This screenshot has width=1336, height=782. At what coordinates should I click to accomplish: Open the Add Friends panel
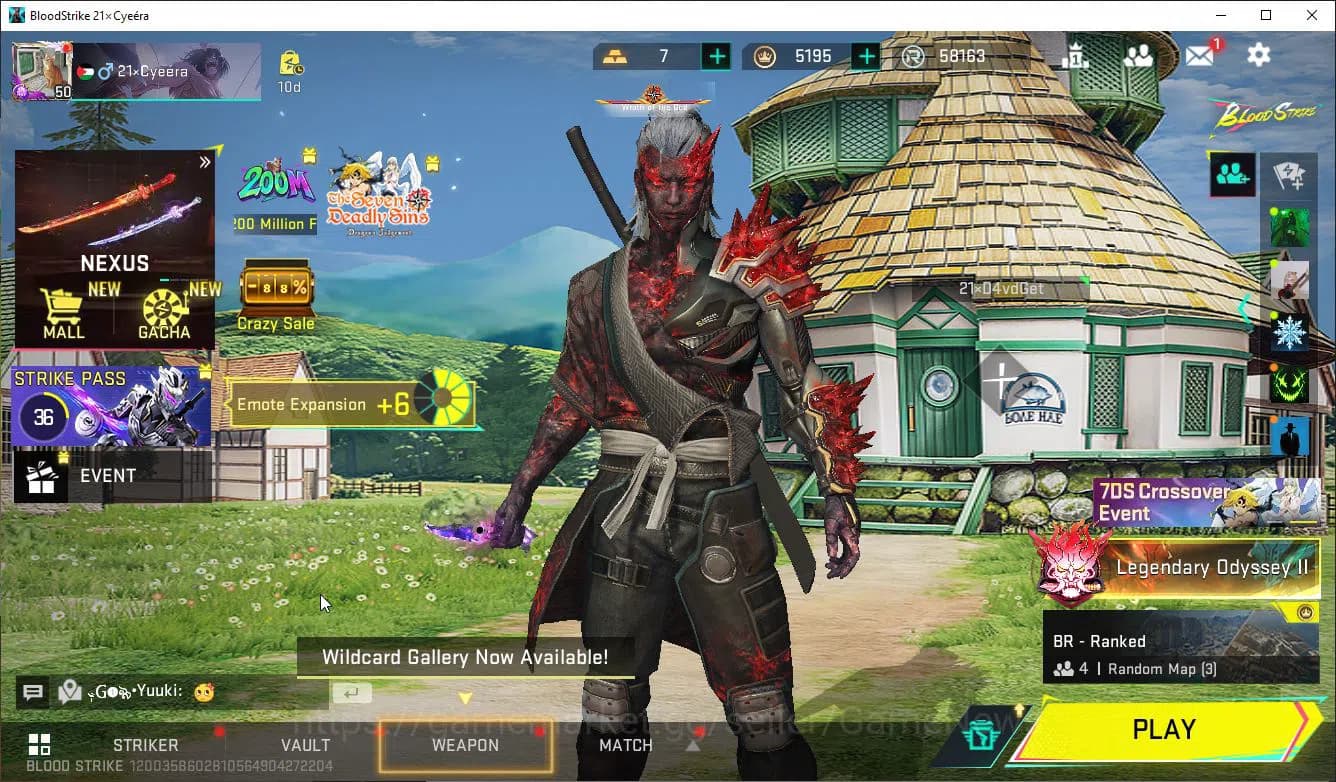point(1232,174)
